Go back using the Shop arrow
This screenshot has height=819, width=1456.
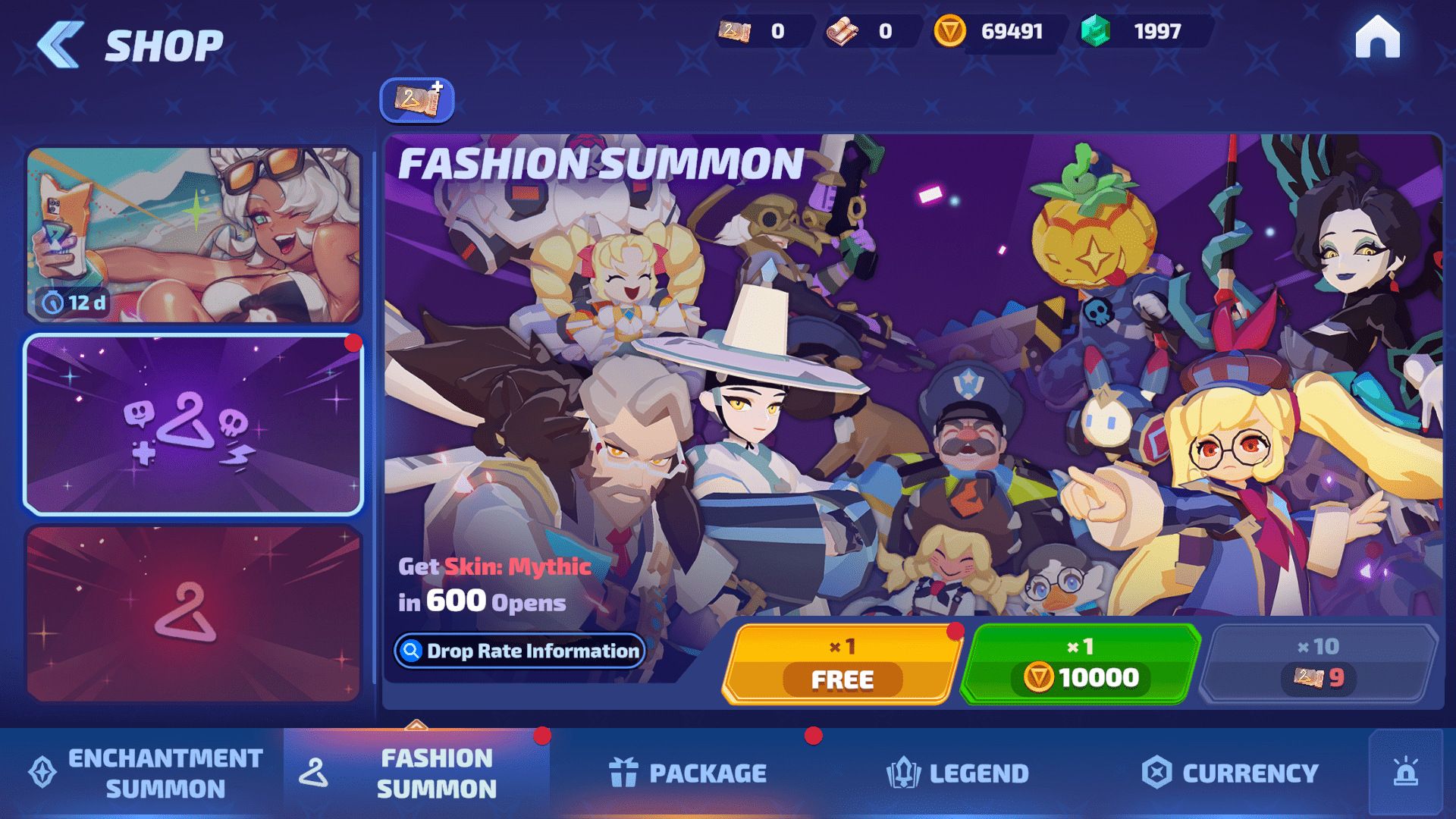pos(61,45)
